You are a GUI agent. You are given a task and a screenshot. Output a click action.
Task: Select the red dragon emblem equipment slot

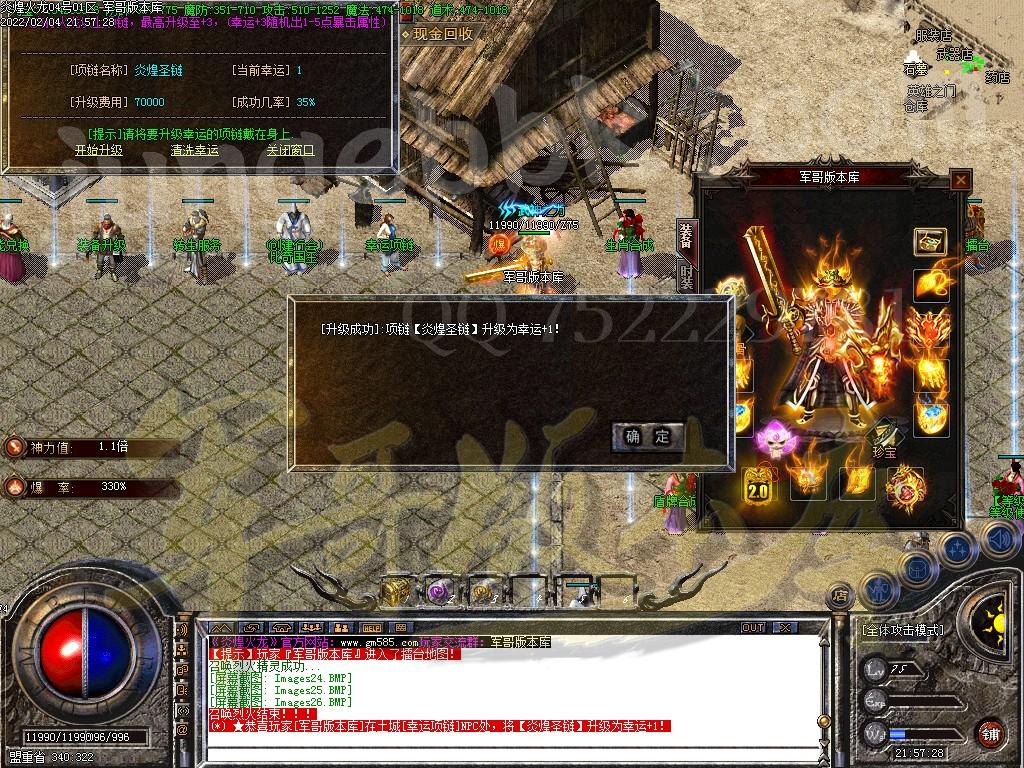pos(903,487)
